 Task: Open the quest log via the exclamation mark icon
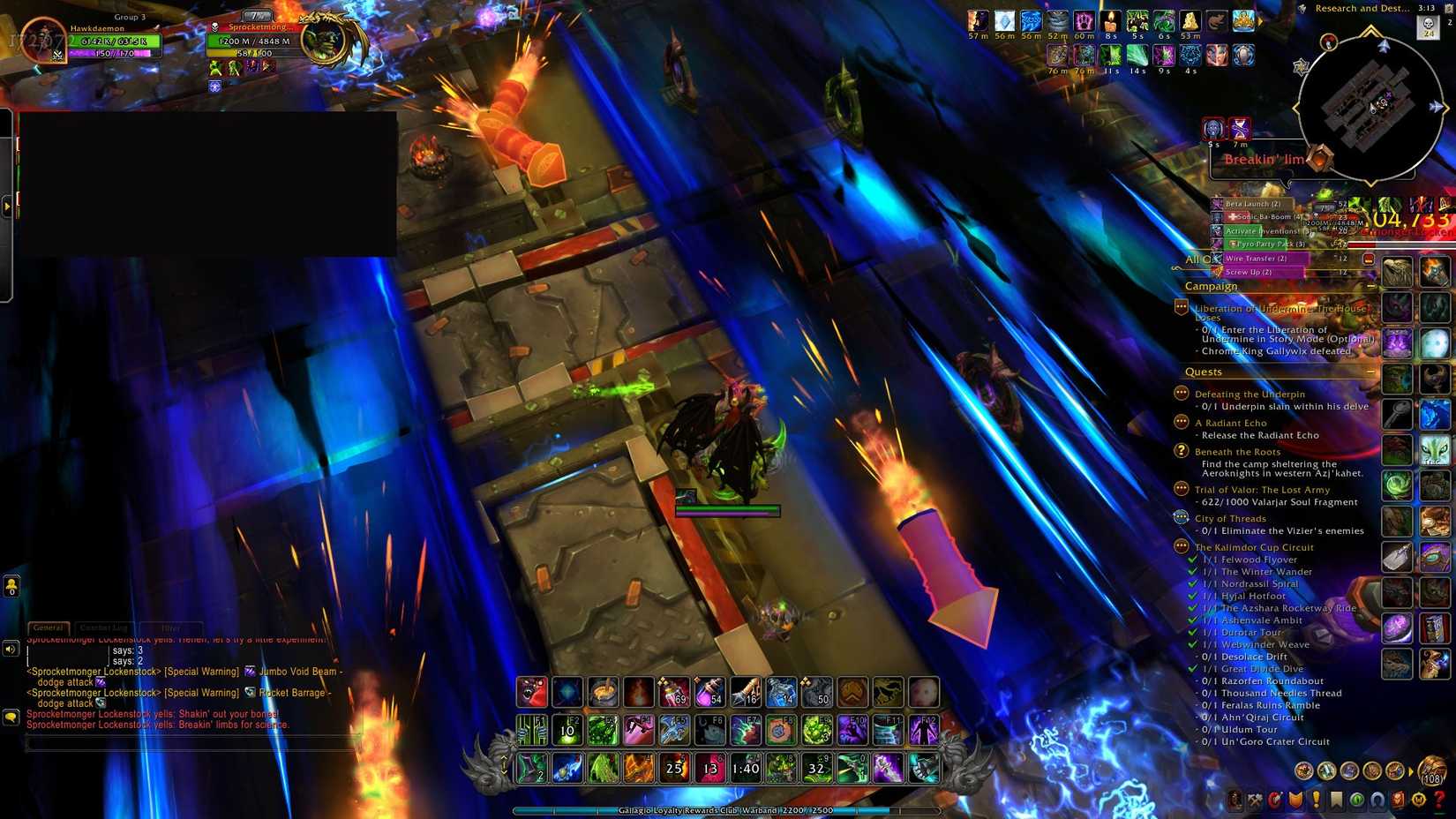point(1316,801)
